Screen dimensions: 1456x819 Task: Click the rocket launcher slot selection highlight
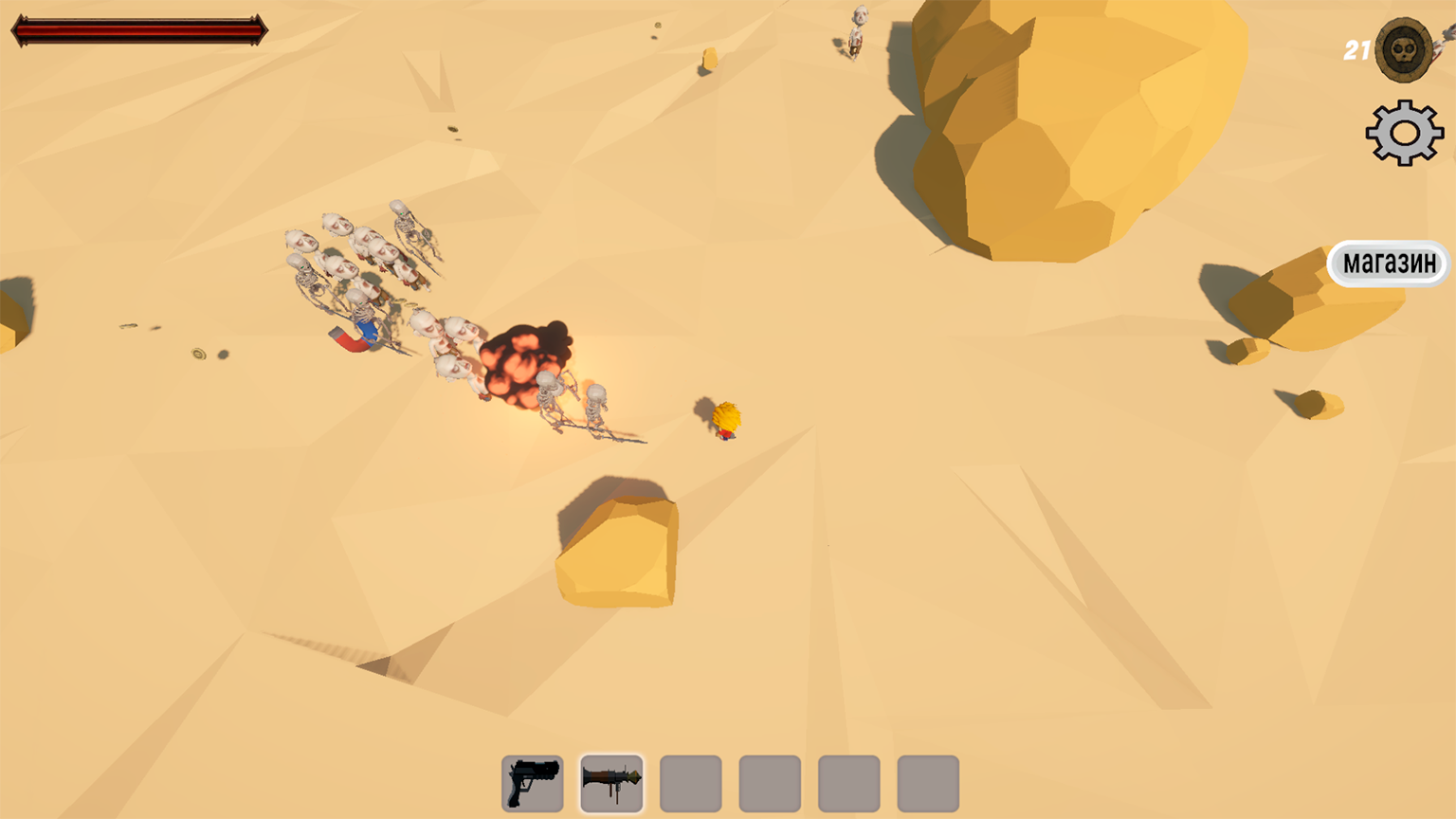point(611,782)
